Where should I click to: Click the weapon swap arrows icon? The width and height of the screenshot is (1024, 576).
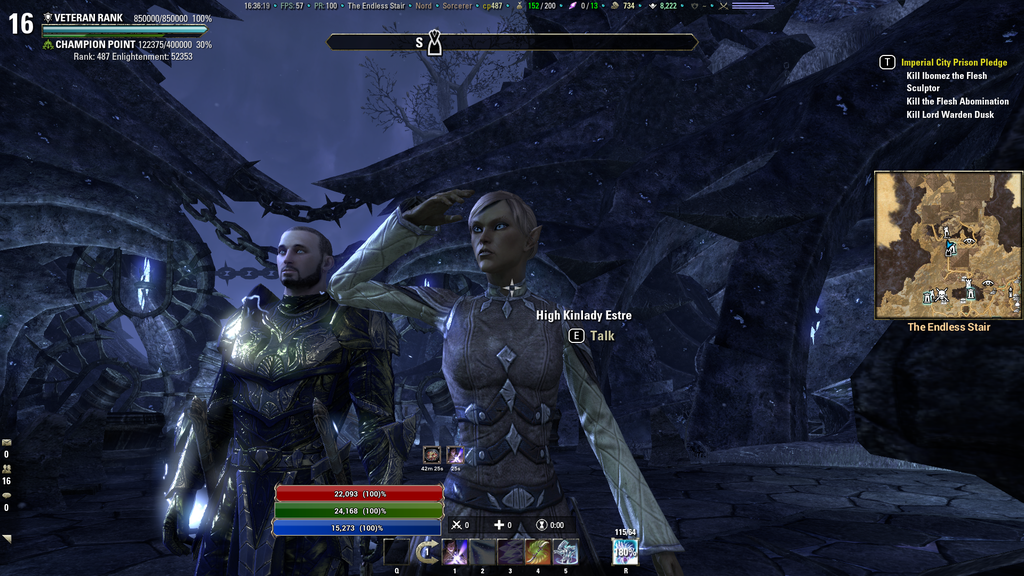pyautogui.click(x=426, y=552)
